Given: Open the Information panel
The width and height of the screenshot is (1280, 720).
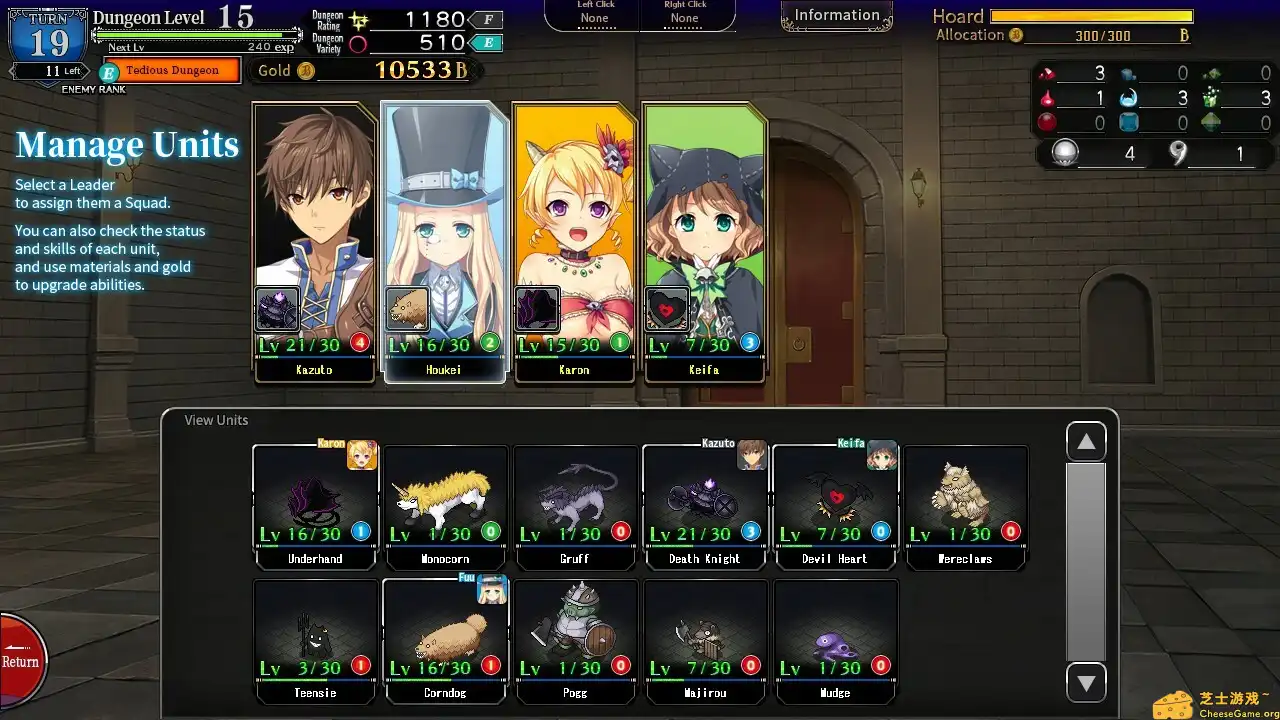Looking at the screenshot, I should pos(836,14).
